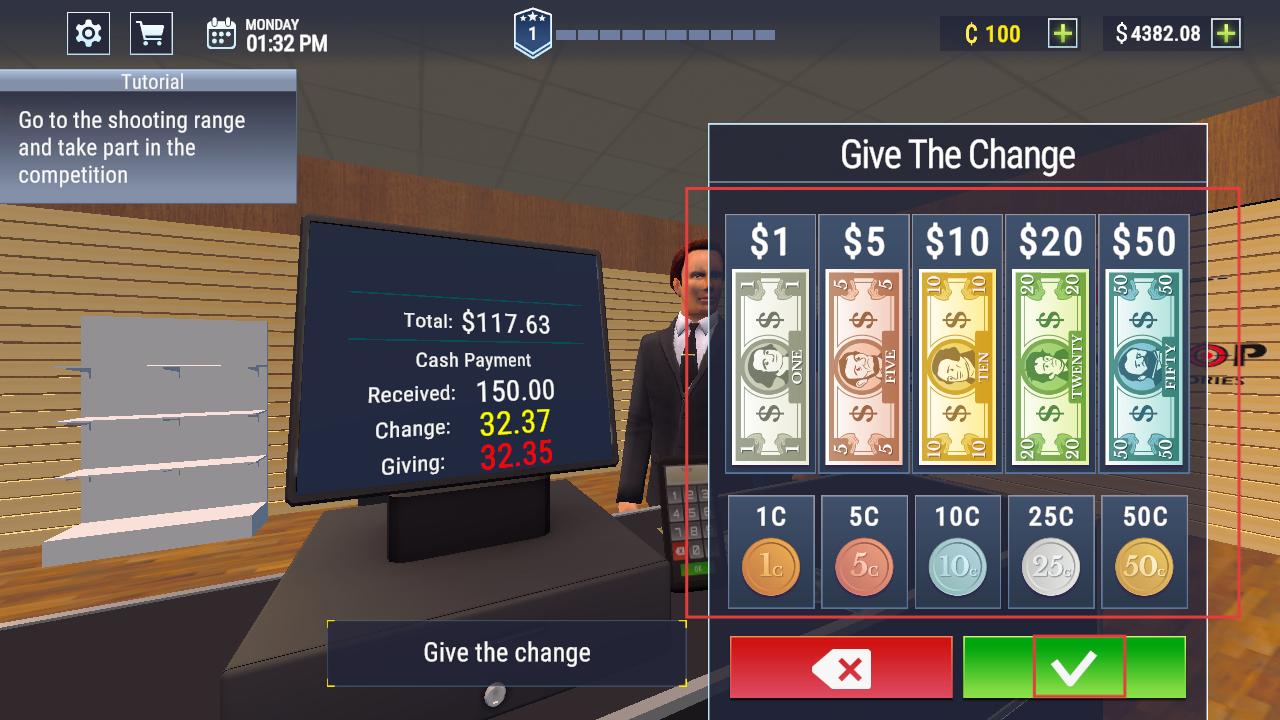Give a $1 bill as change
The image size is (1280, 720).
tap(770, 366)
